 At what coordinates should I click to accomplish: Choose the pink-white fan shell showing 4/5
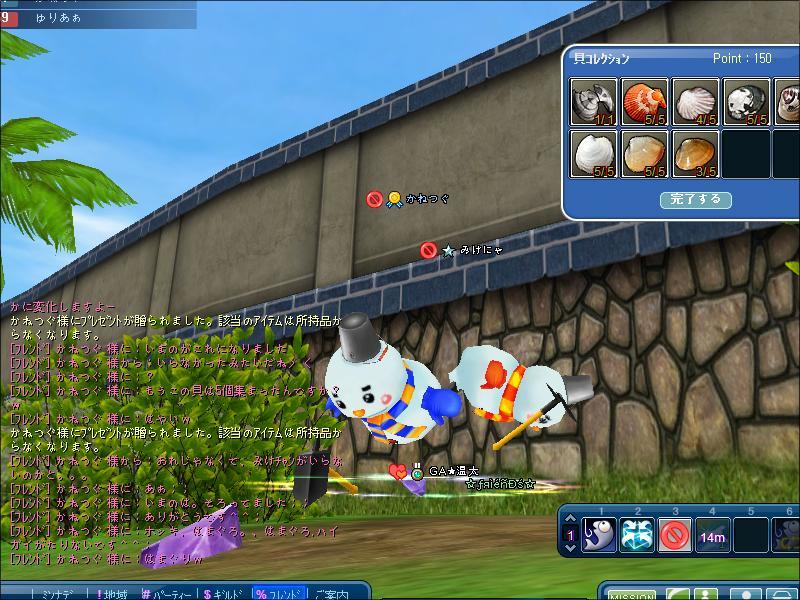click(695, 103)
